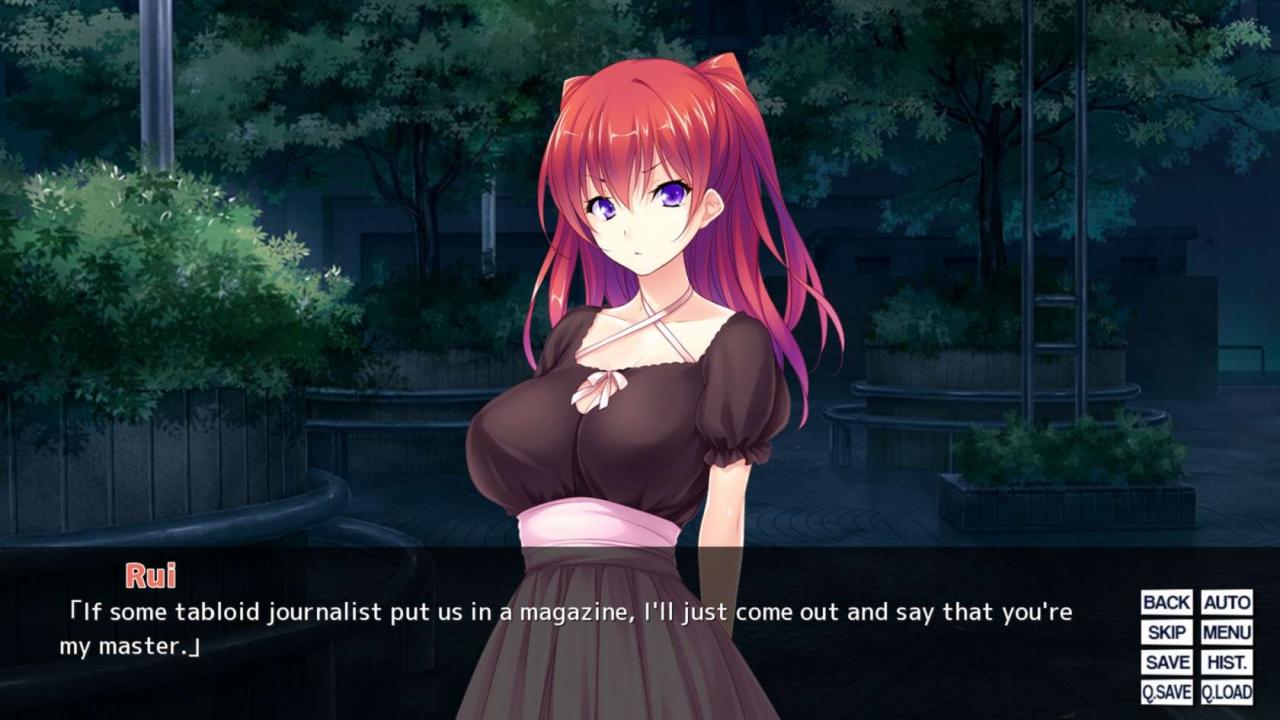1280x720 pixels.
Task: Go back with the BACK button
Action: click(x=1166, y=602)
